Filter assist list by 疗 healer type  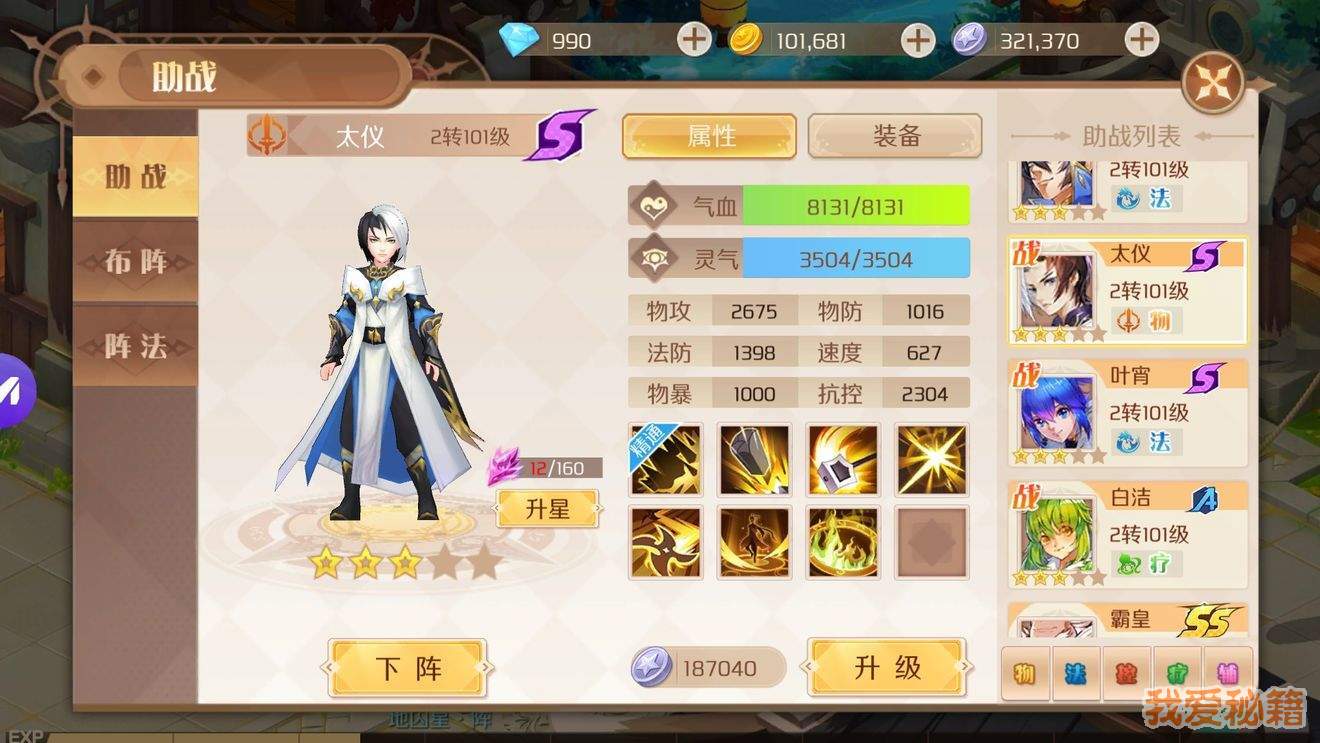[x=1177, y=673]
